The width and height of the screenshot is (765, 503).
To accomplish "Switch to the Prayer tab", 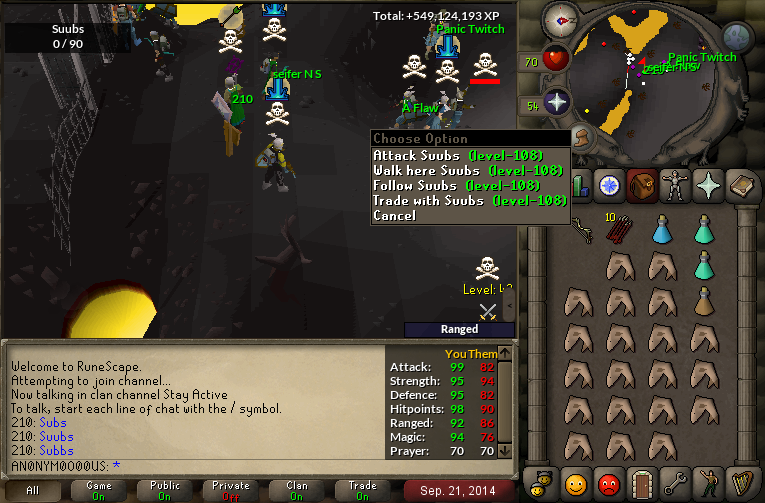I will [708, 185].
